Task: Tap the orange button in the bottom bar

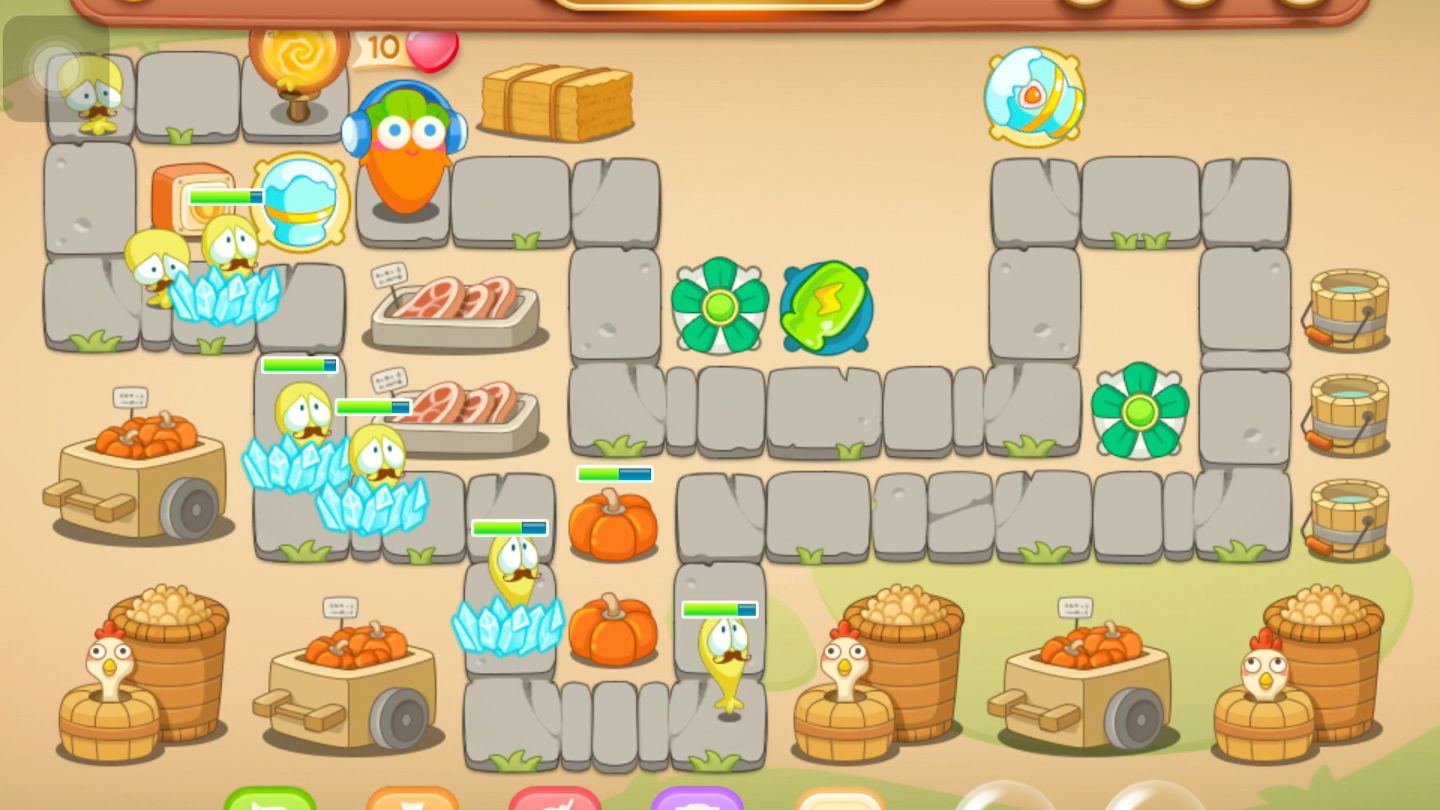Action: tap(412, 799)
